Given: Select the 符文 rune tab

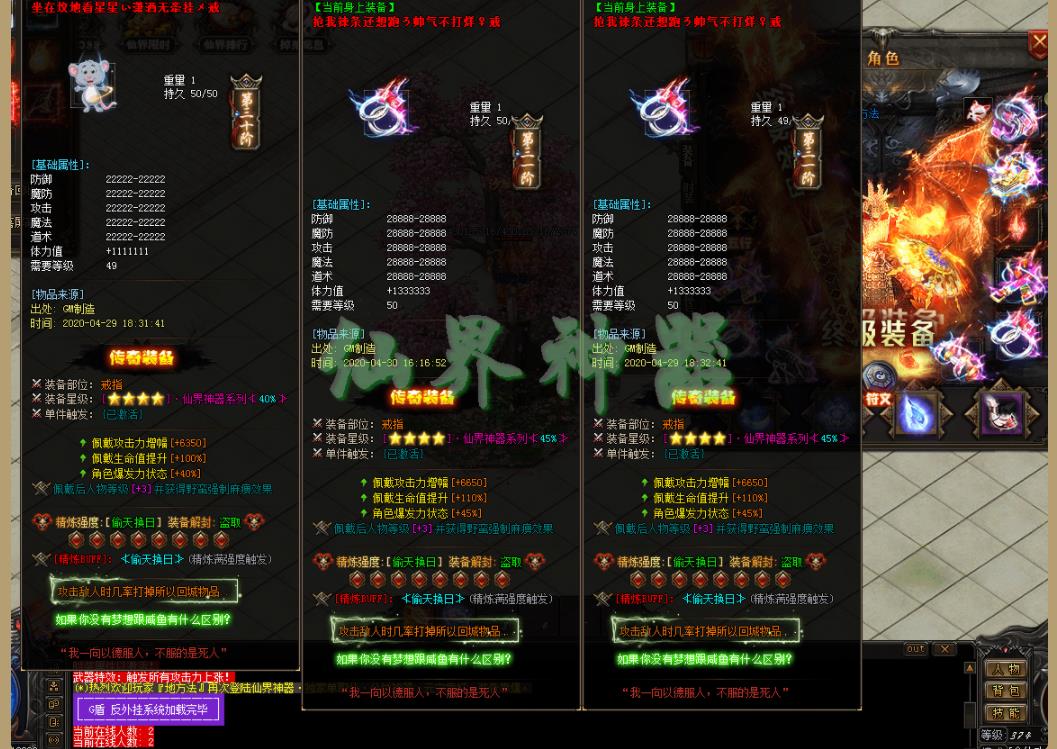Looking at the screenshot, I should coord(877,399).
